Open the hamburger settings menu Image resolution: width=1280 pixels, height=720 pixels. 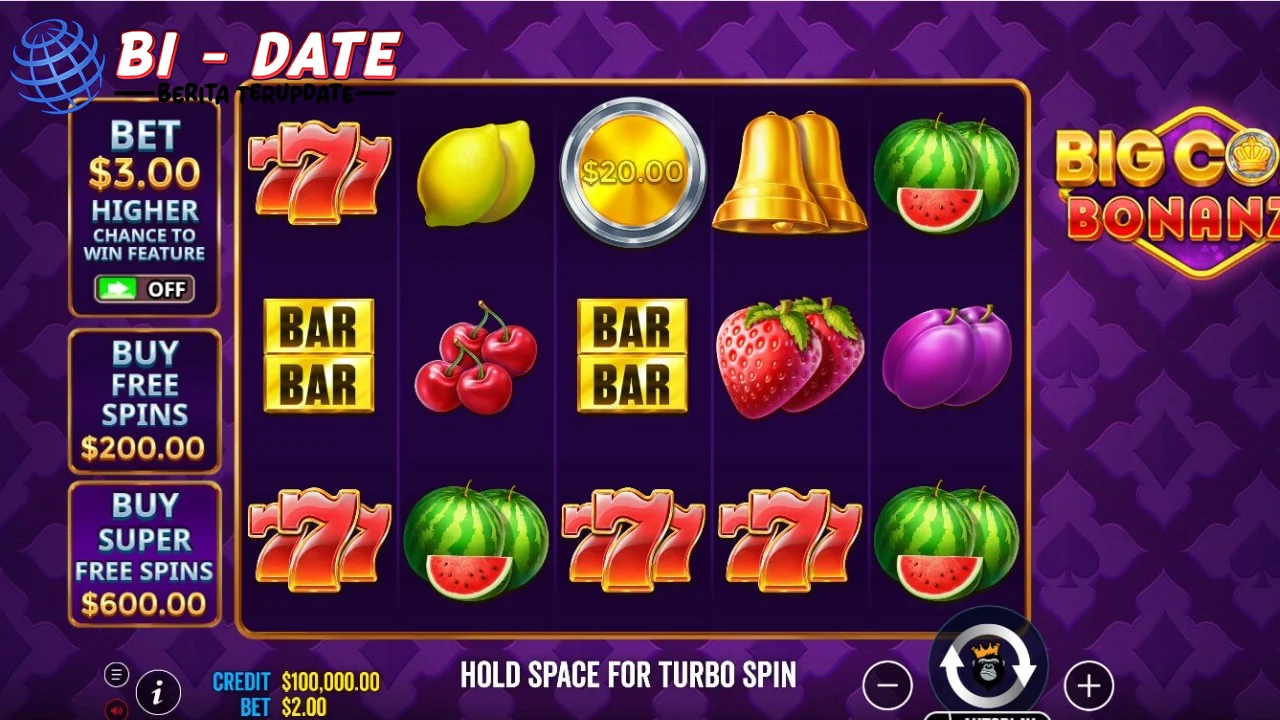pyautogui.click(x=117, y=675)
